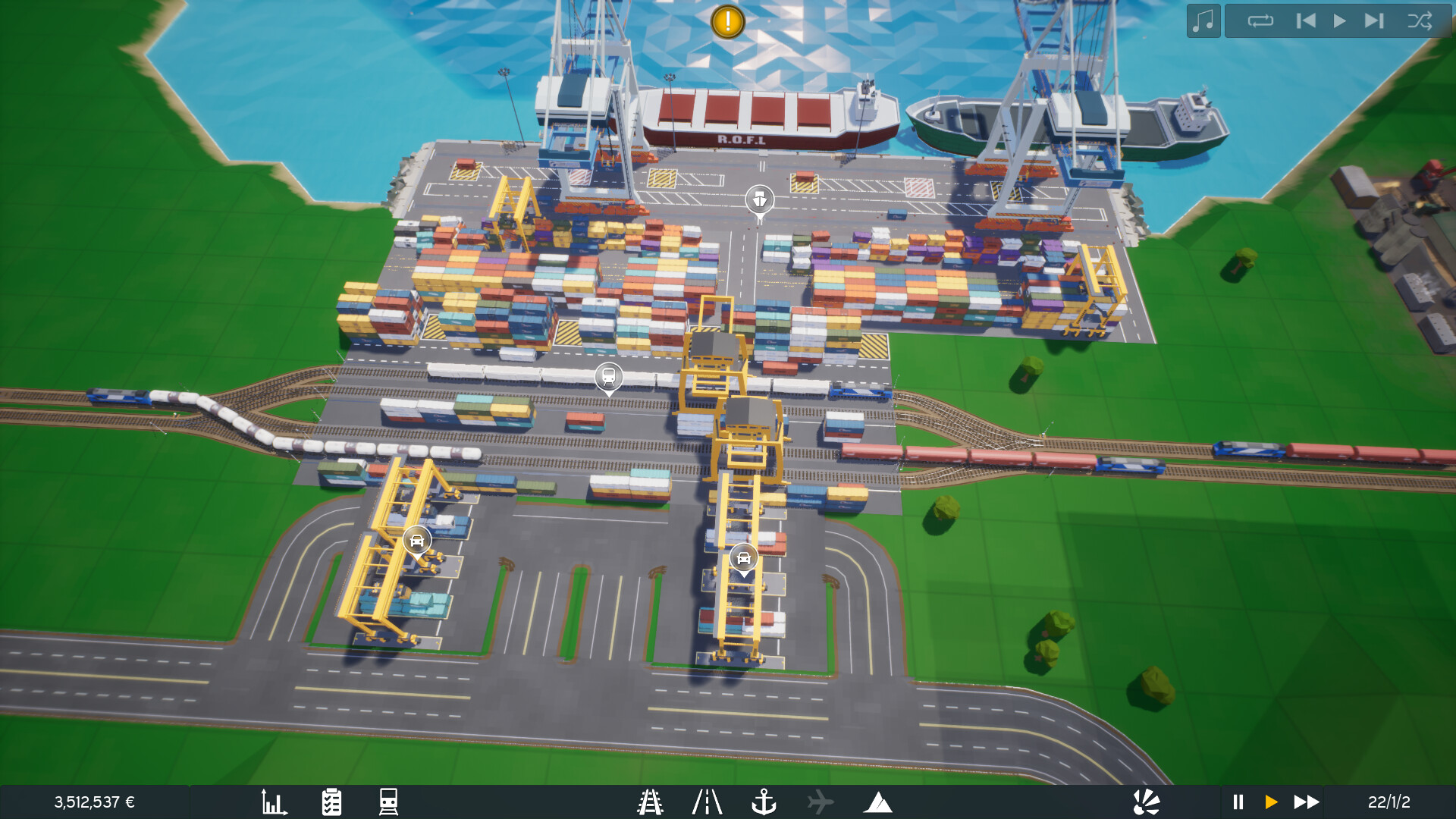Select the road construction tool

click(708, 800)
